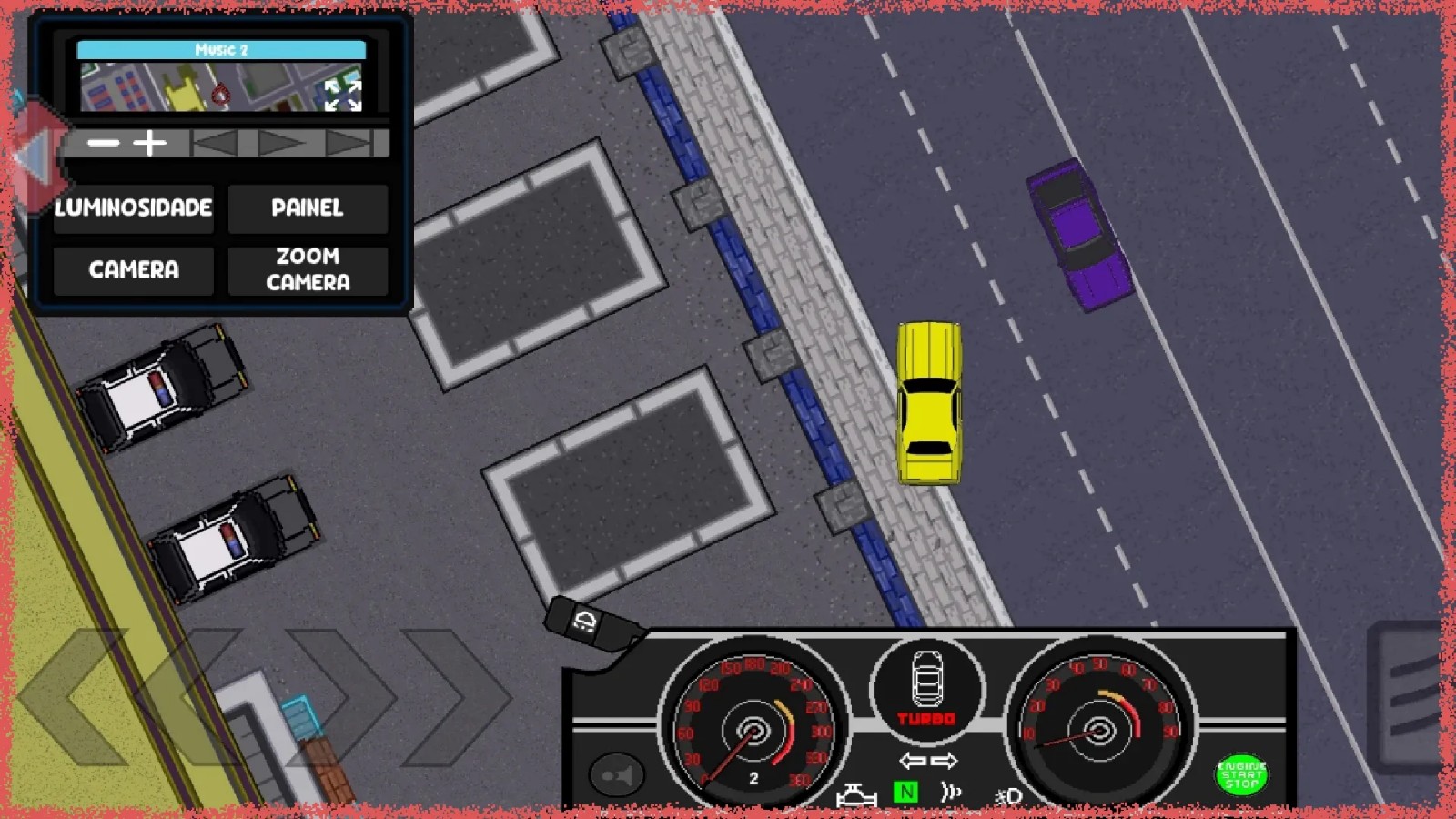Expand the minimap to fullscreen
The width and height of the screenshot is (1456, 819).
coord(343,95)
